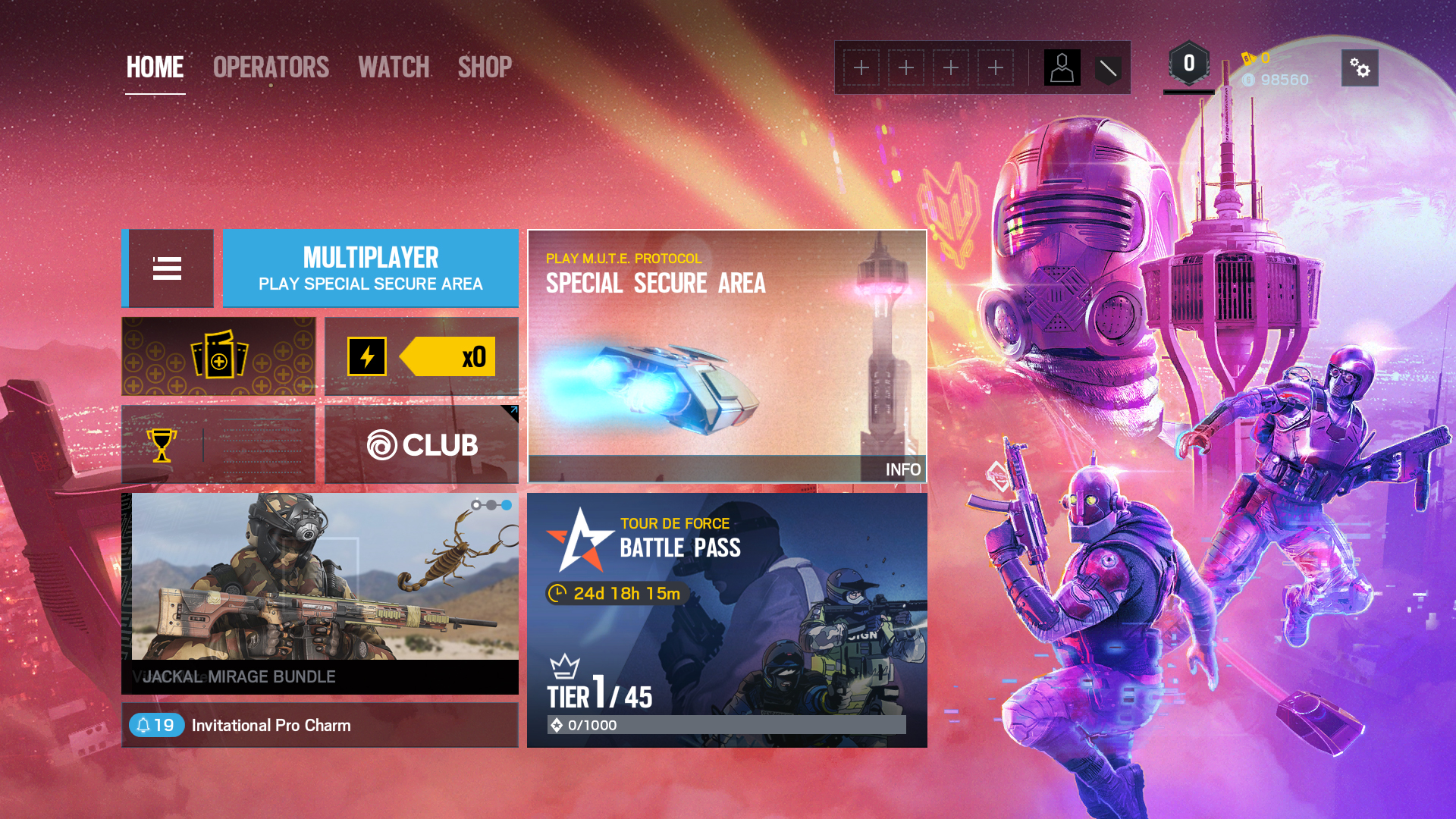The width and height of the screenshot is (1456, 819).
Task: Open the Tour de Force Battle Pass
Action: [x=726, y=620]
